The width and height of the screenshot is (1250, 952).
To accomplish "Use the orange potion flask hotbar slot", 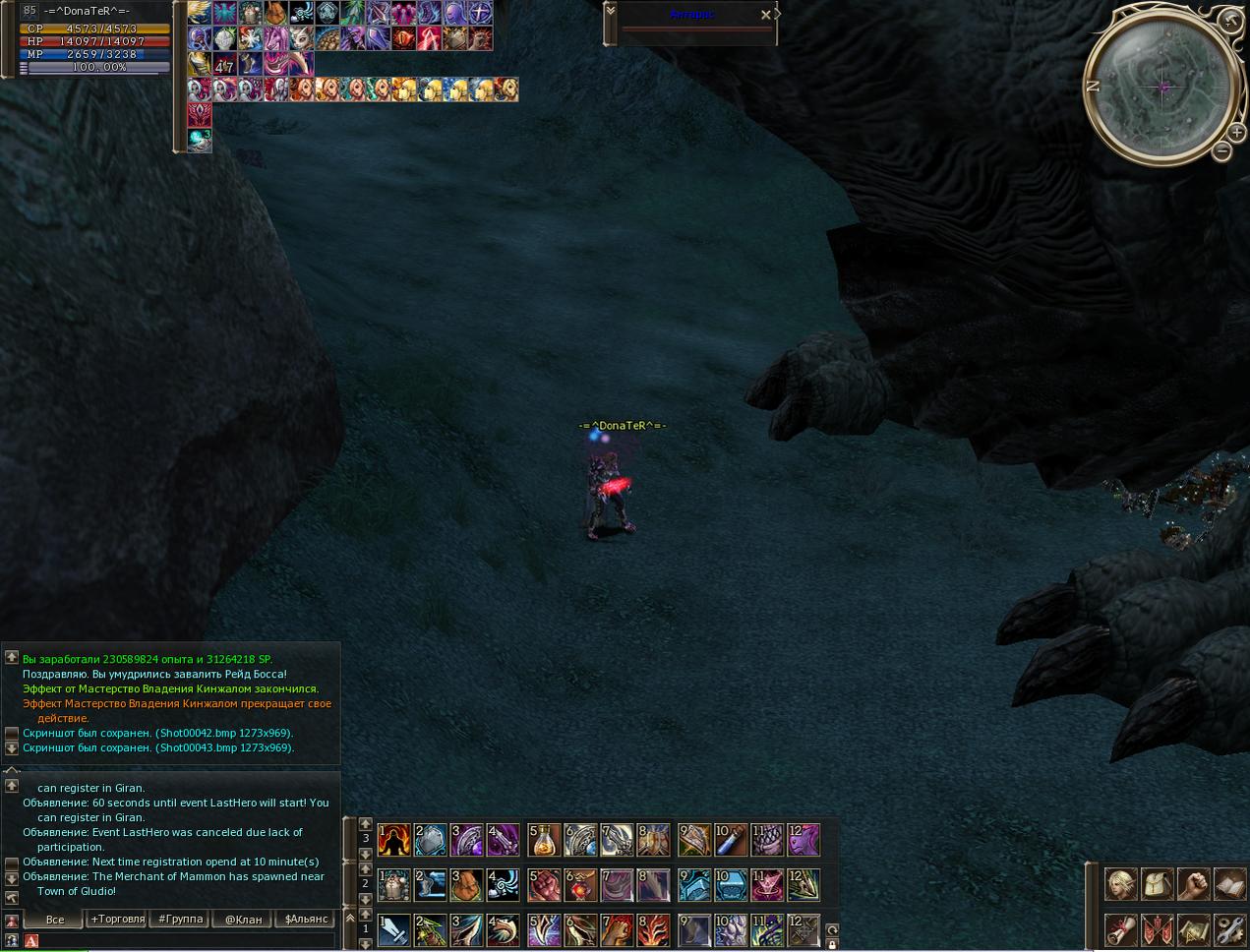I will pyautogui.click(x=544, y=839).
